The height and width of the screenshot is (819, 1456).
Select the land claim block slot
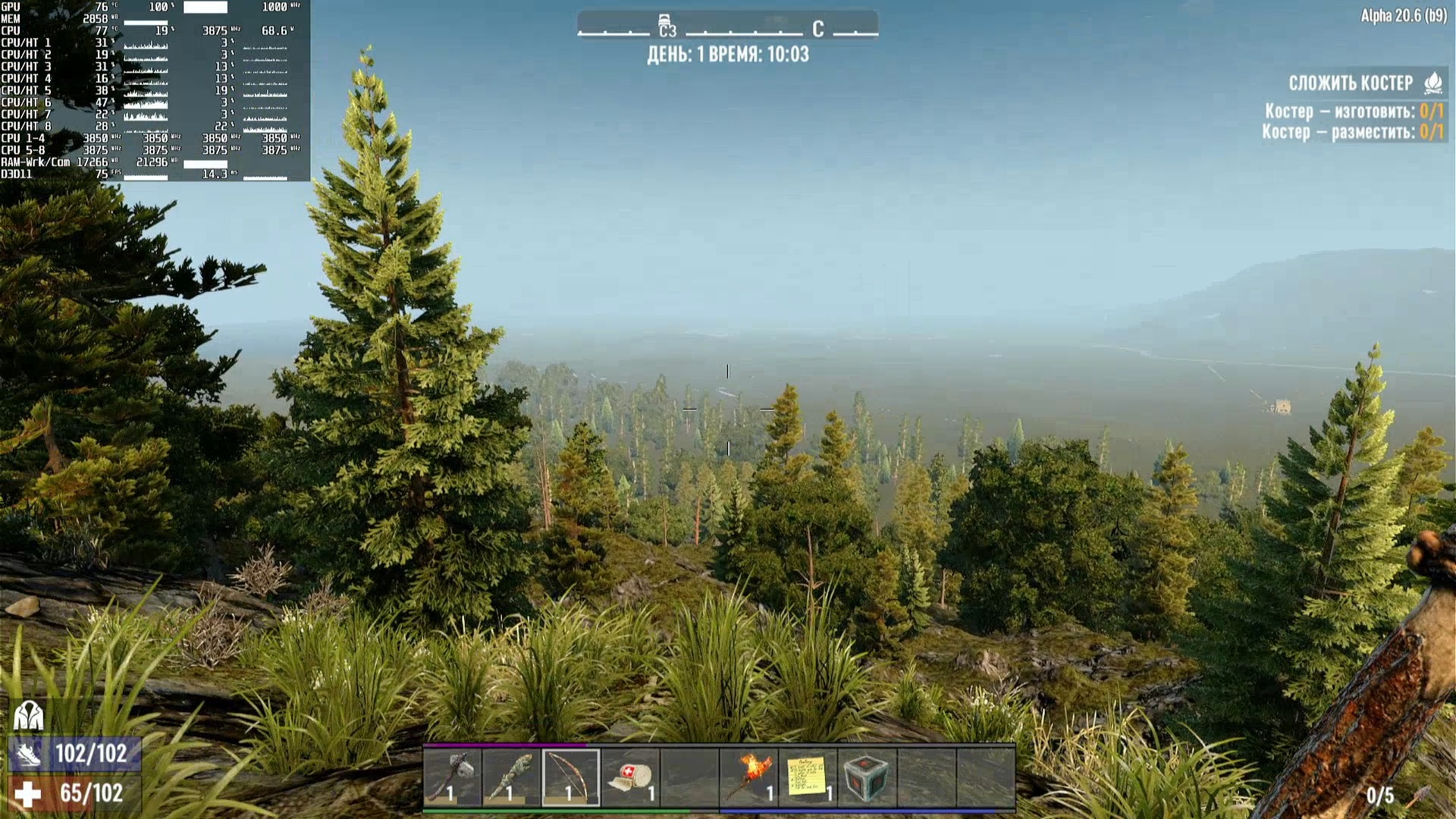(867, 777)
